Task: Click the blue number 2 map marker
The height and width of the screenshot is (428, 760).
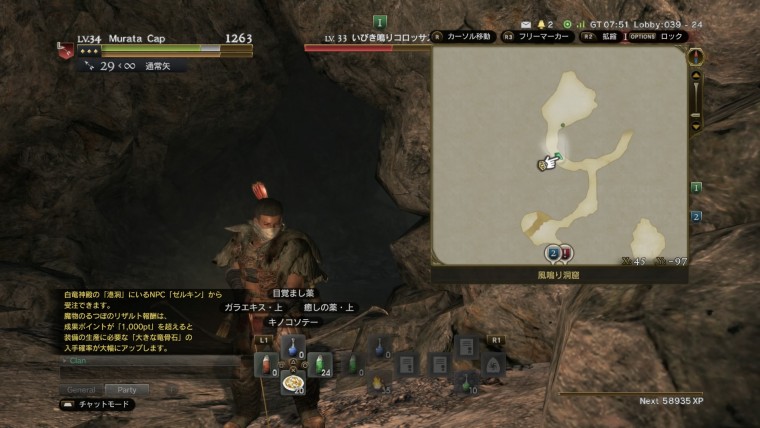Action: (x=552, y=253)
